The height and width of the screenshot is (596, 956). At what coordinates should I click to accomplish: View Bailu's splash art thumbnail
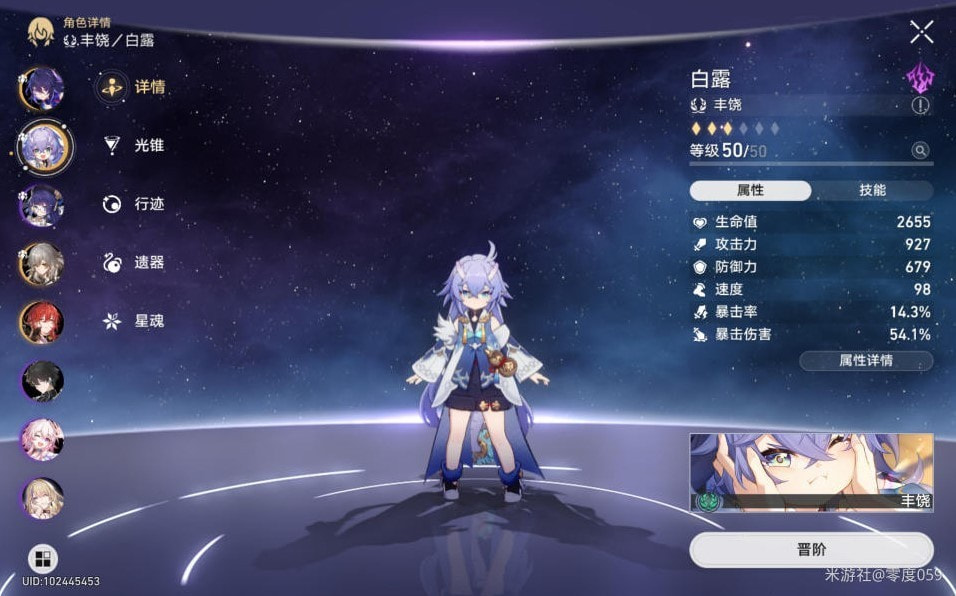click(x=811, y=472)
